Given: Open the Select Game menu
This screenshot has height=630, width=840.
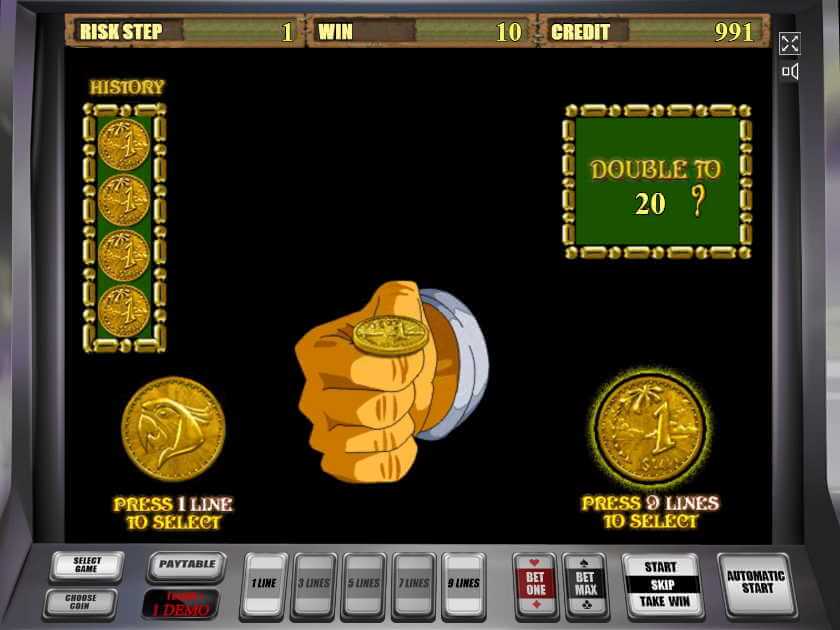Looking at the screenshot, I should [x=86, y=566].
